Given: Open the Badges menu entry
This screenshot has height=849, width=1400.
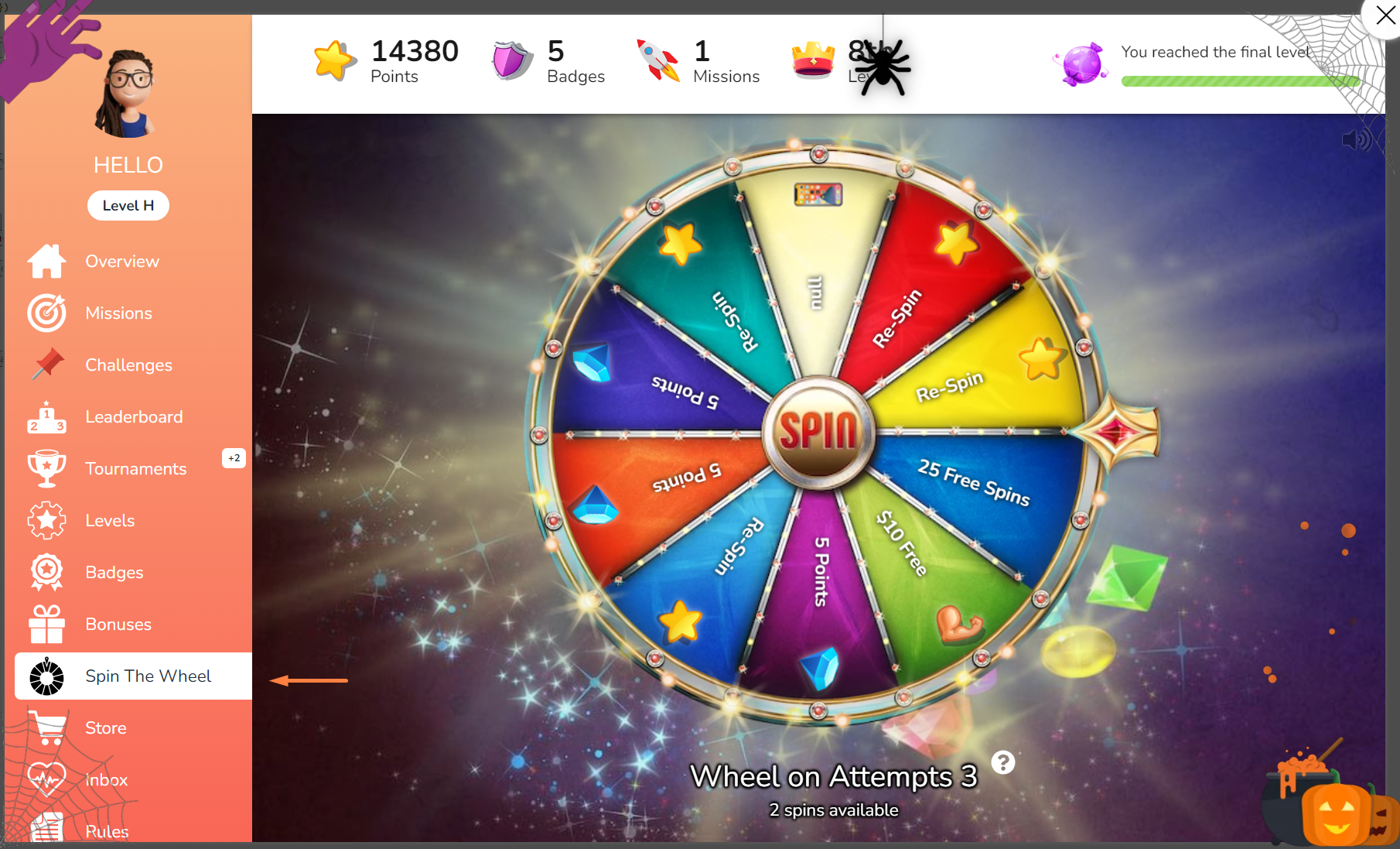Looking at the screenshot, I should coord(114,573).
